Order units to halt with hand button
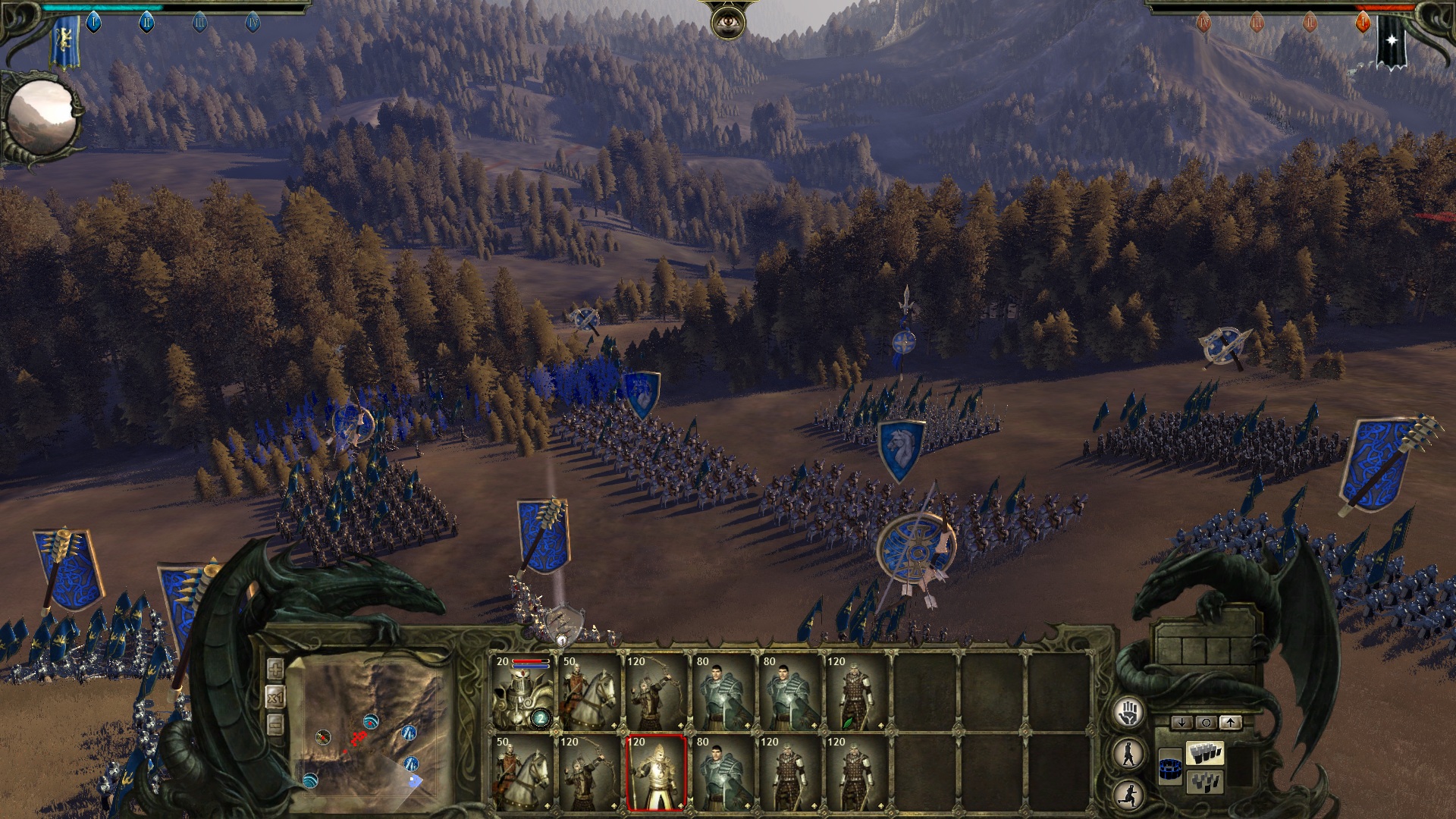This screenshot has width=1456, height=819. click(1129, 712)
